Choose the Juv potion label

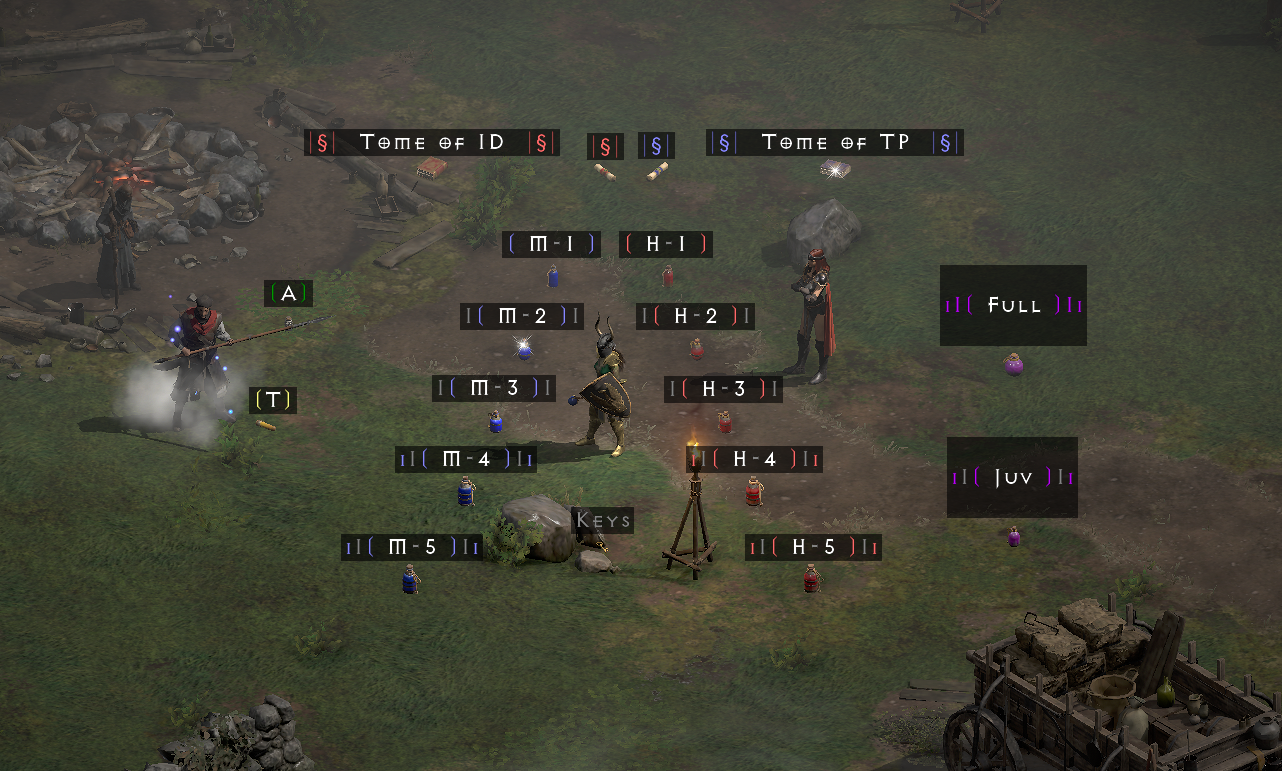[1012, 477]
